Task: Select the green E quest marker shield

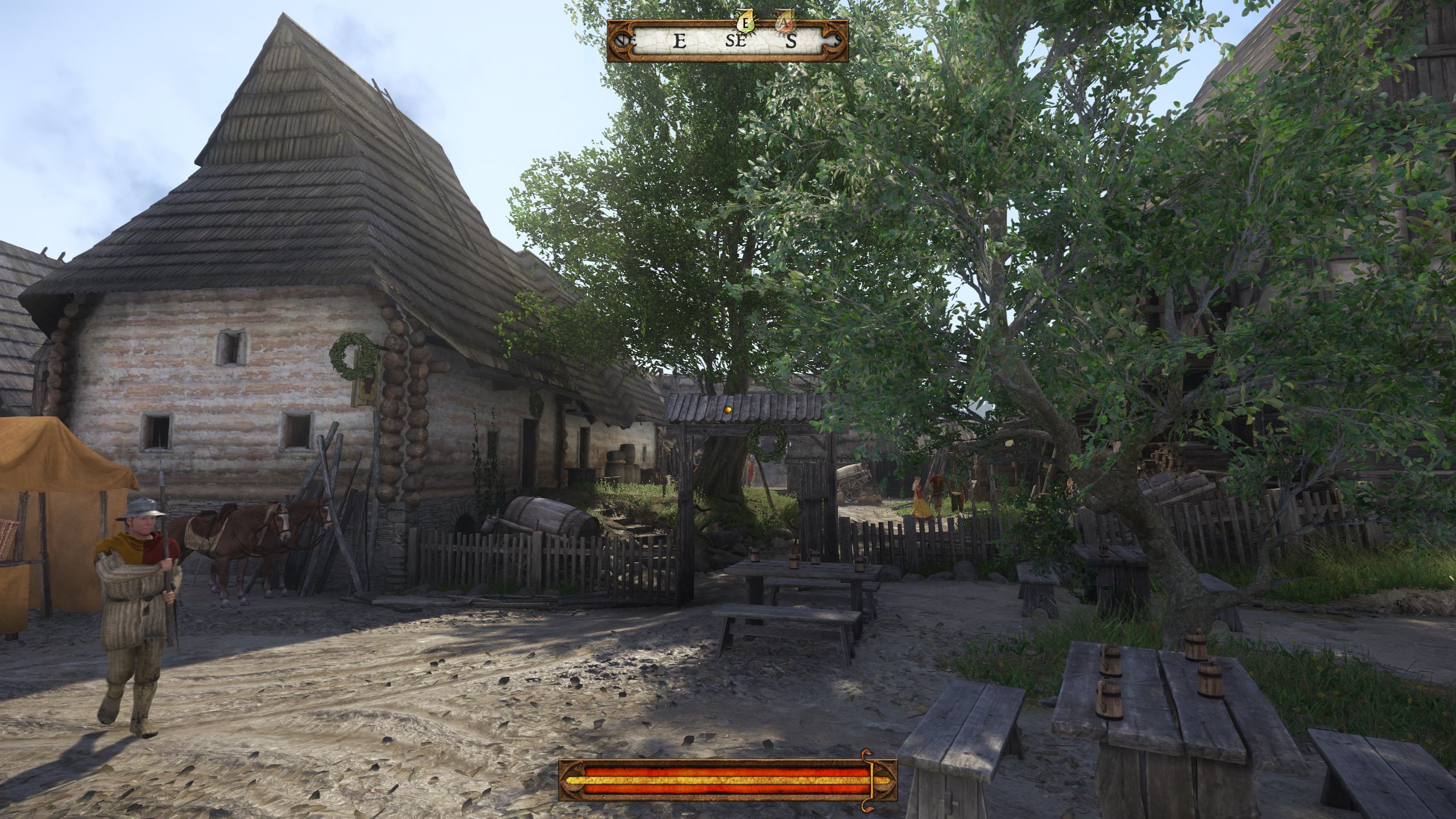Action: 746,24
